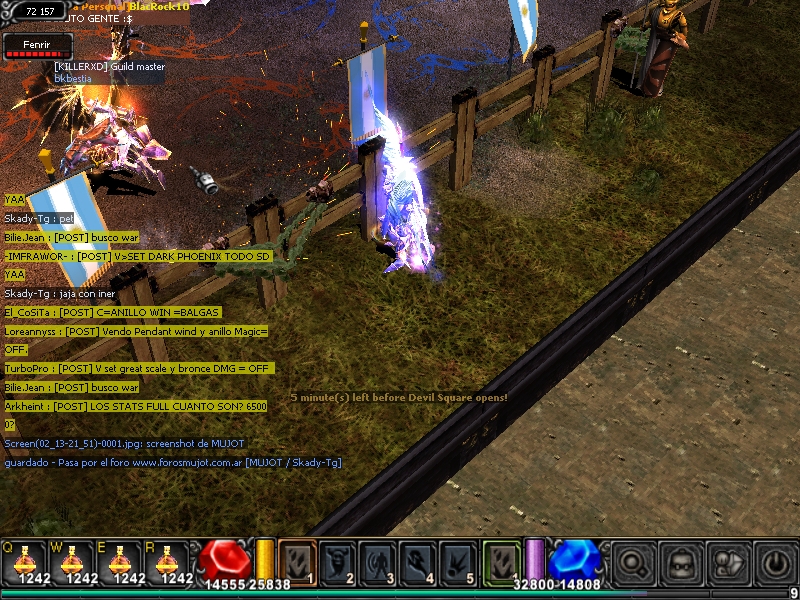Select skill slot 2 with the horned helm
800x600 pixels.
click(338, 562)
